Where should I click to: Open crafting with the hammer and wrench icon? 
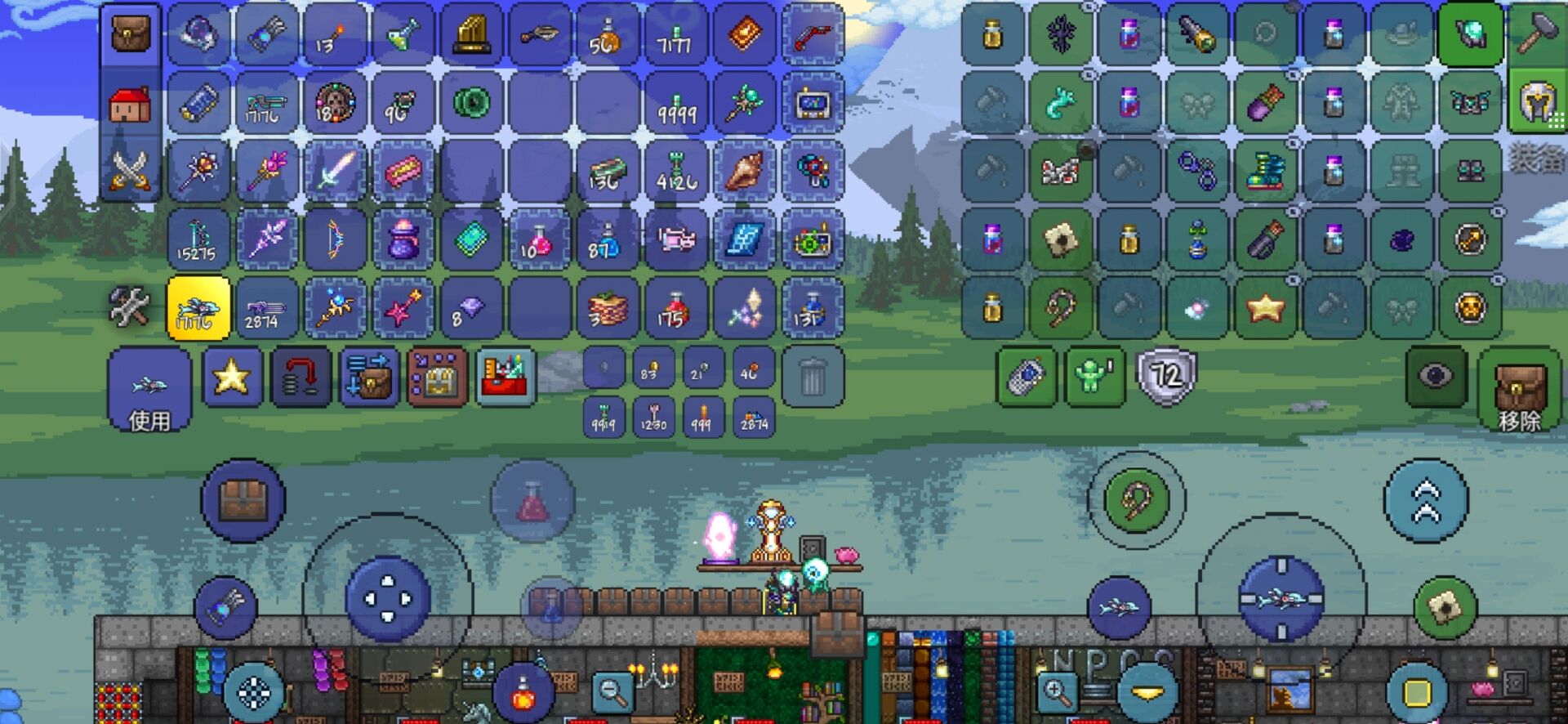130,308
